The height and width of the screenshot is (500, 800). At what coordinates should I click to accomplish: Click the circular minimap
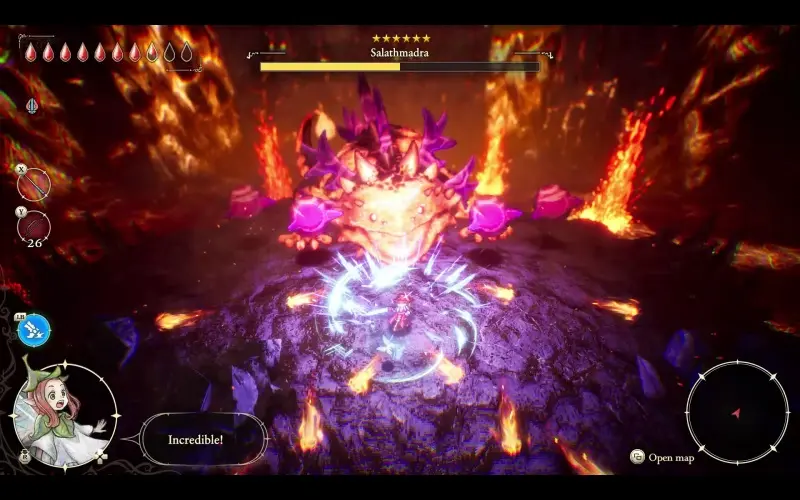737,410
